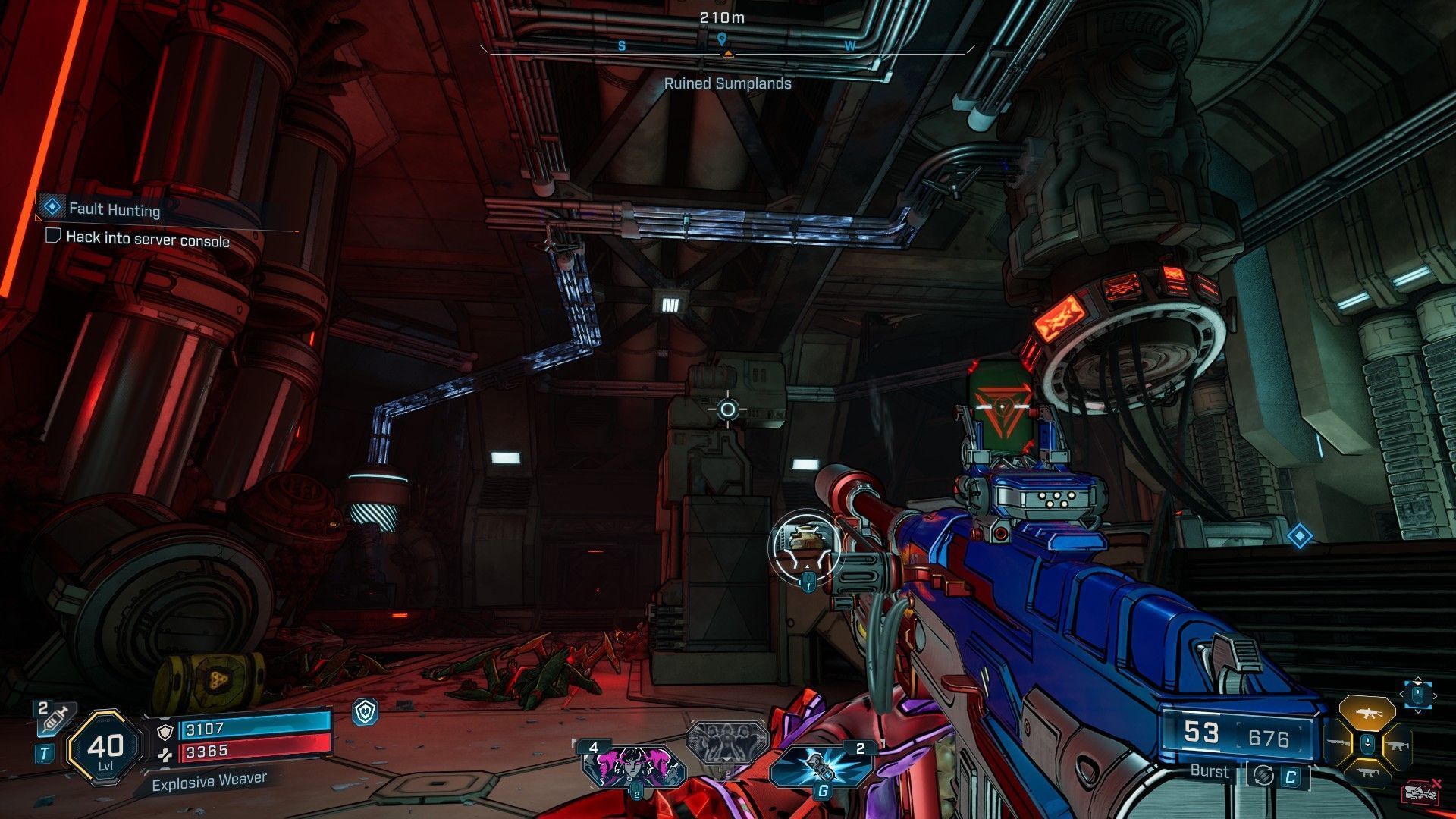Open the level 40 character badge
This screenshot has width=1456, height=819.
[105, 748]
